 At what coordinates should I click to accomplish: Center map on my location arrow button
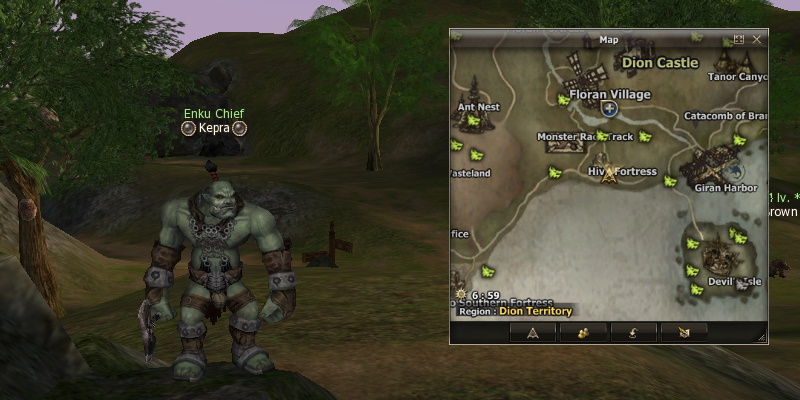(532, 333)
